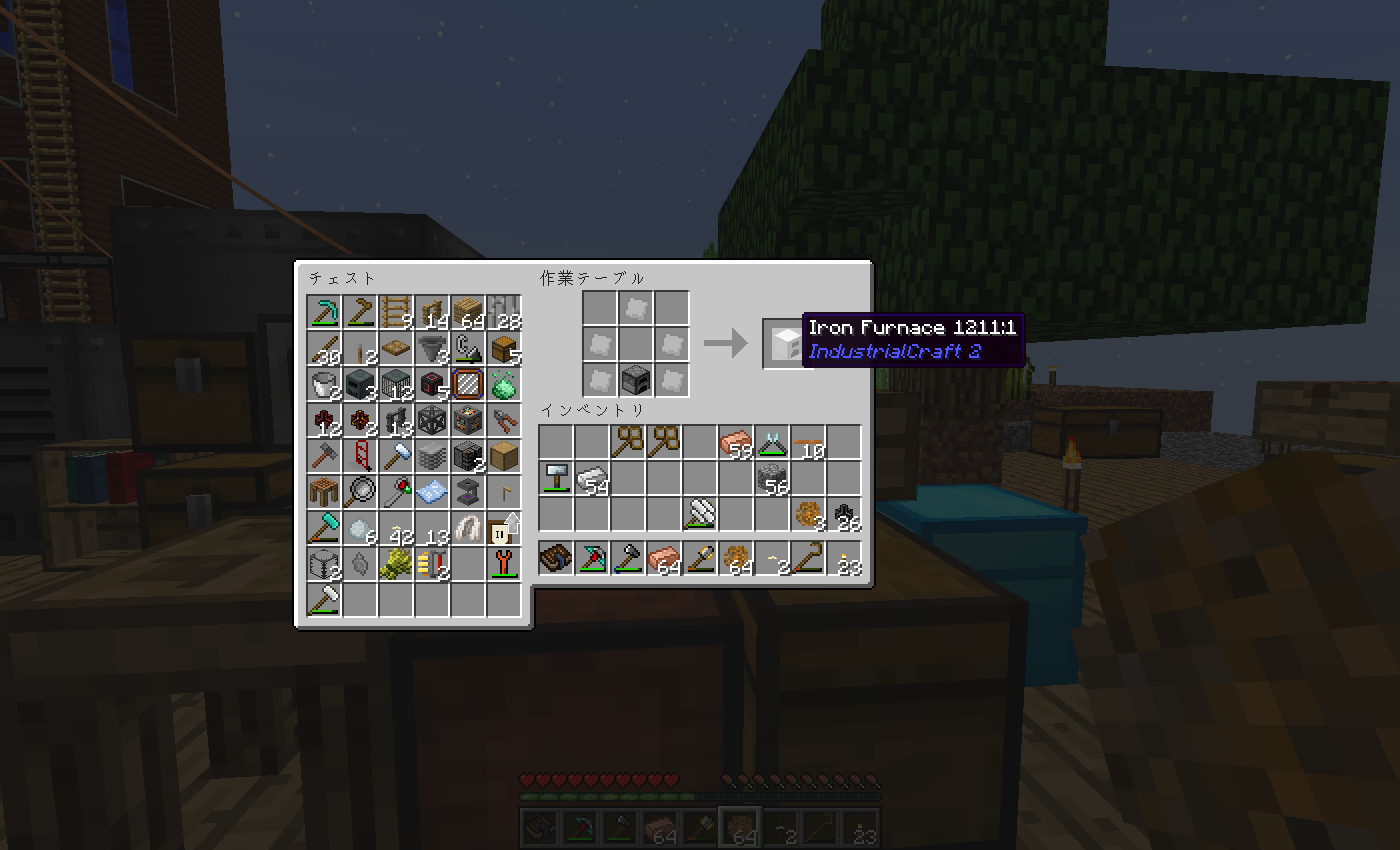Pick up the stack of 9 ladders

[397, 312]
